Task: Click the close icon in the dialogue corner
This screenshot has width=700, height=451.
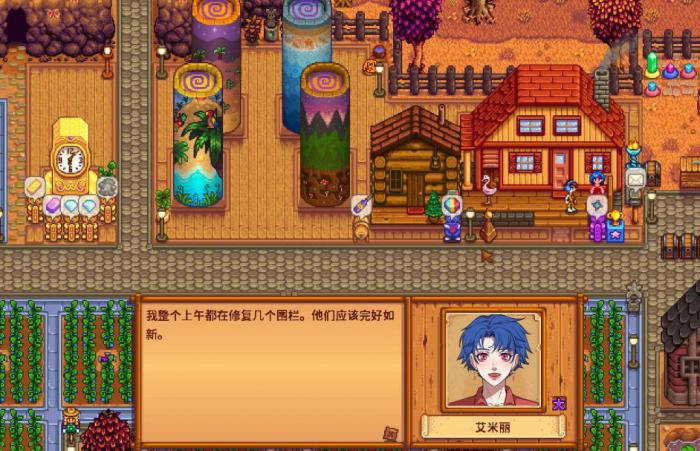Action: [390, 433]
